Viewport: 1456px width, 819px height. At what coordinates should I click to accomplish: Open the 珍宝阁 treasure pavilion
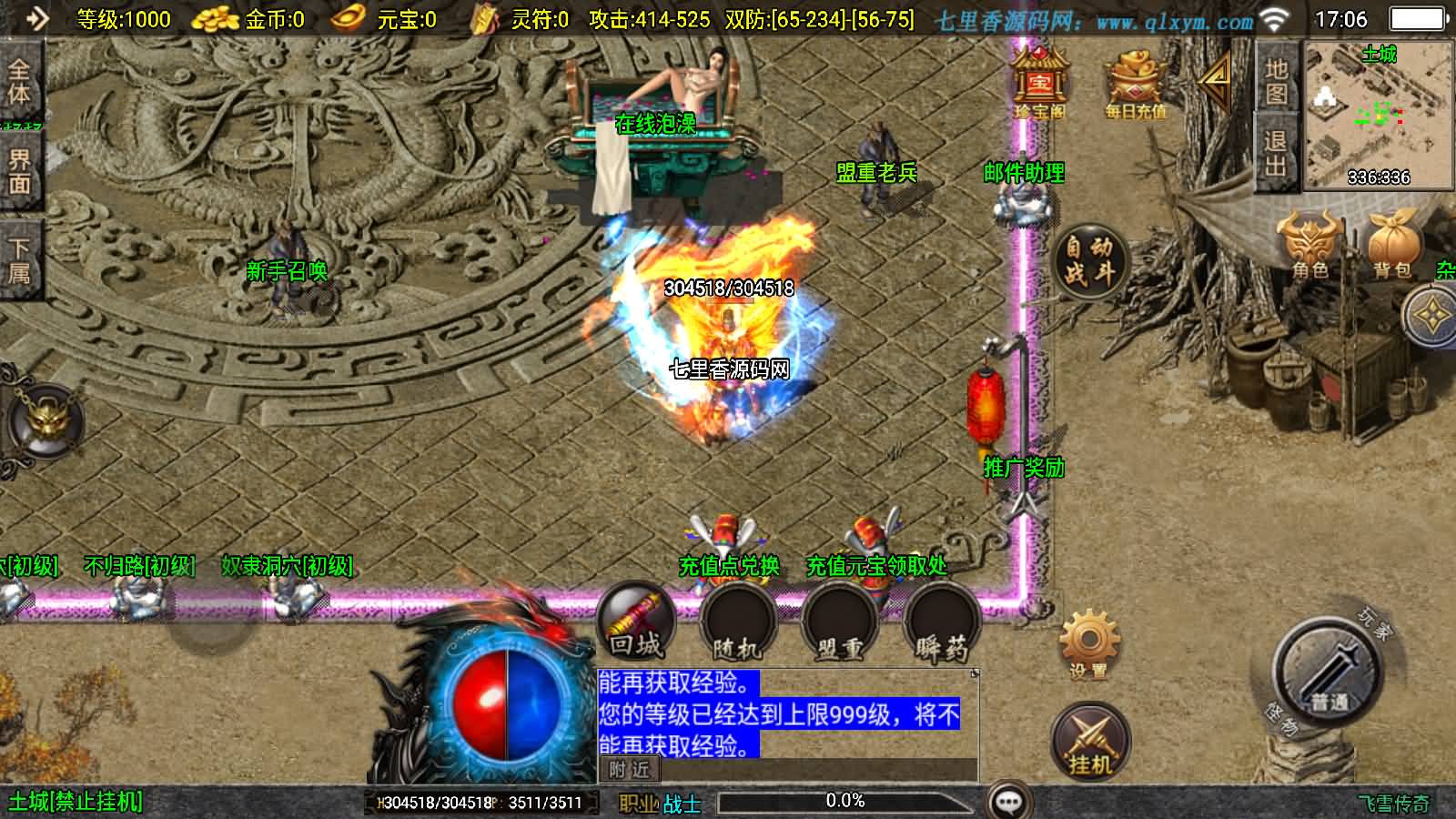1040,82
